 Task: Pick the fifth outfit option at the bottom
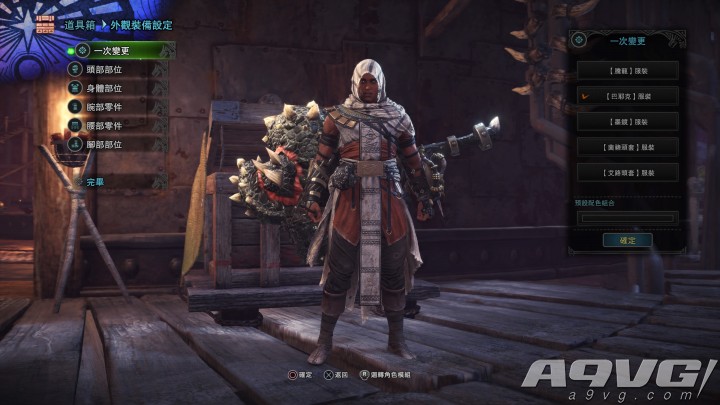coord(628,172)
